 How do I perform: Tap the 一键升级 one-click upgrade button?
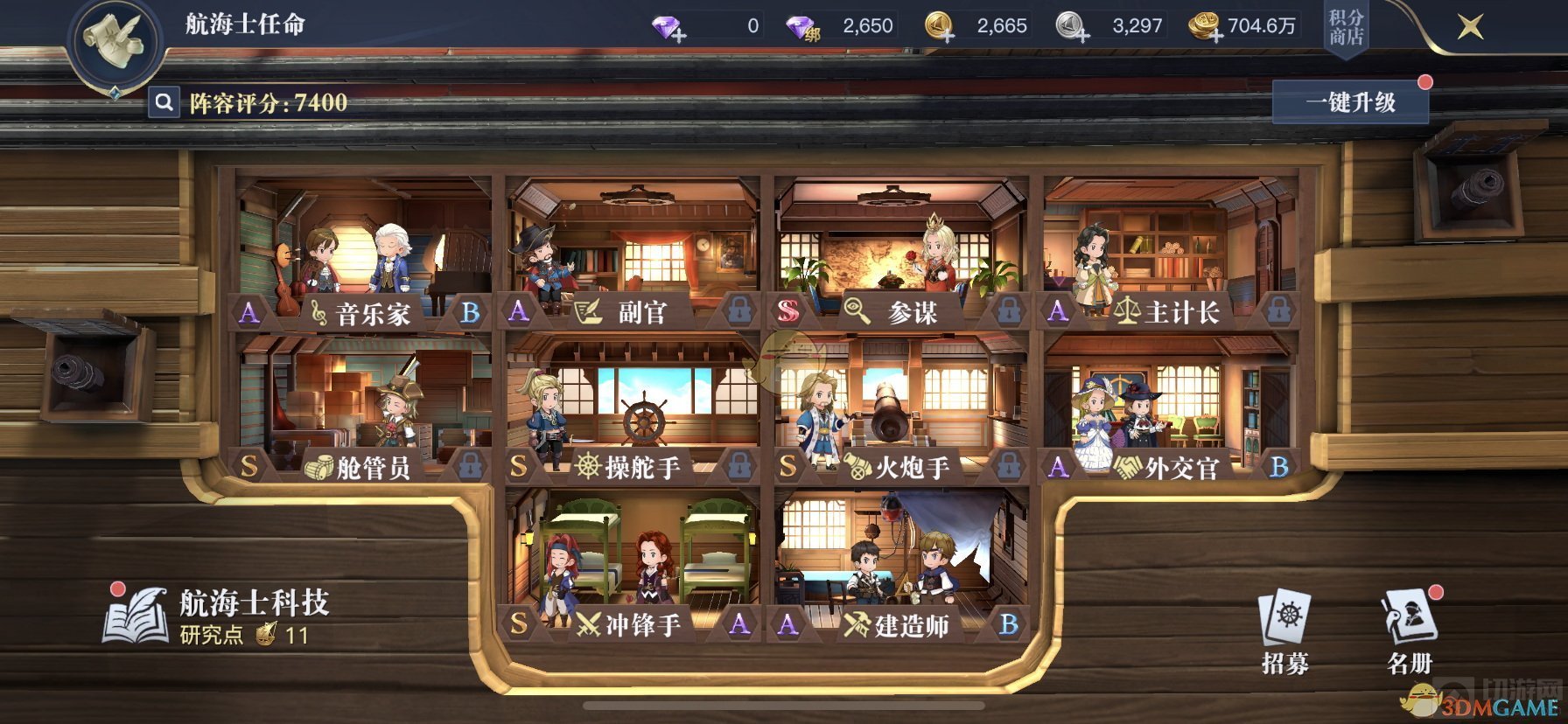(1350, 103)
